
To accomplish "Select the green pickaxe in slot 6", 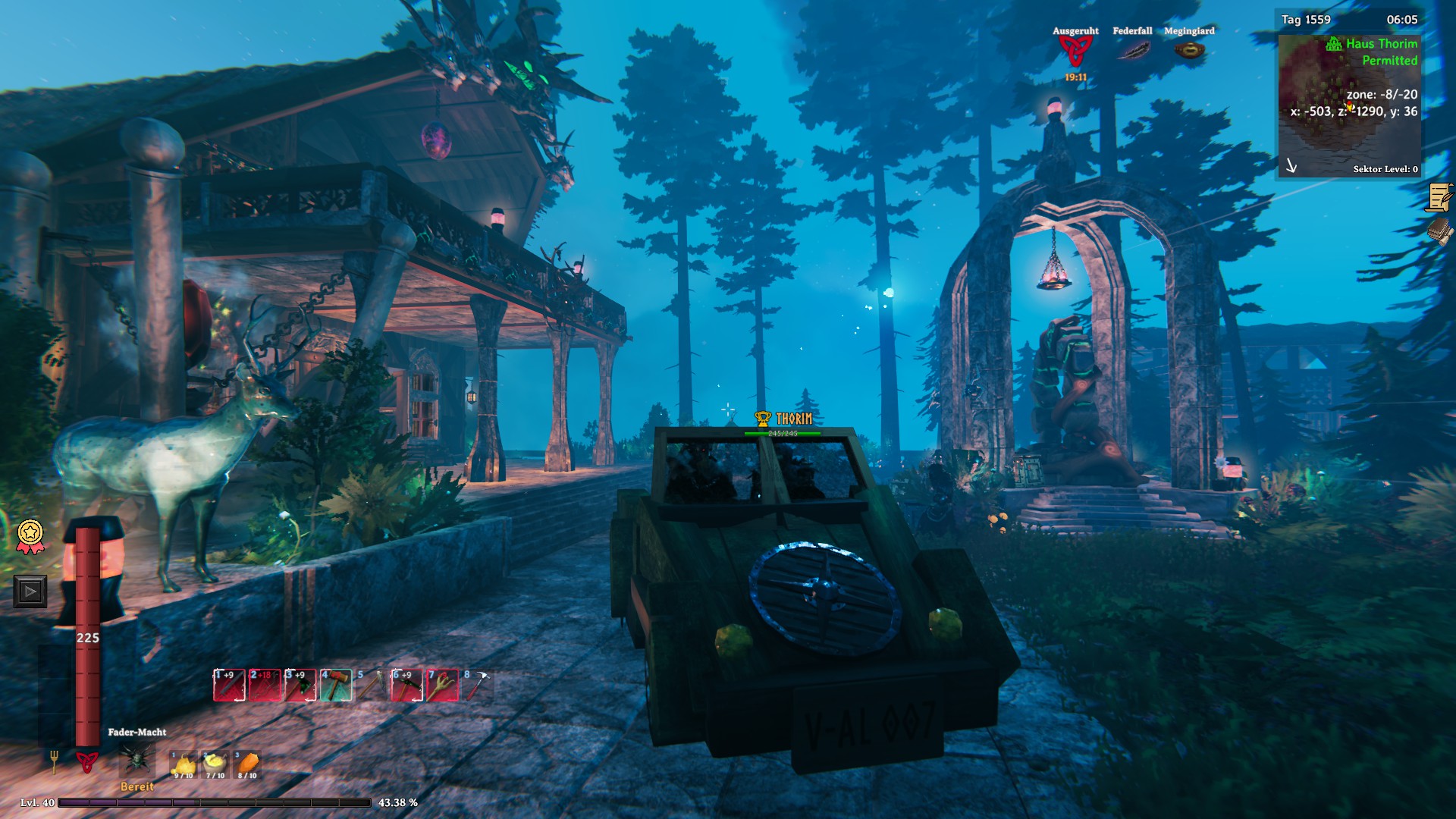I will coord(407,686).
